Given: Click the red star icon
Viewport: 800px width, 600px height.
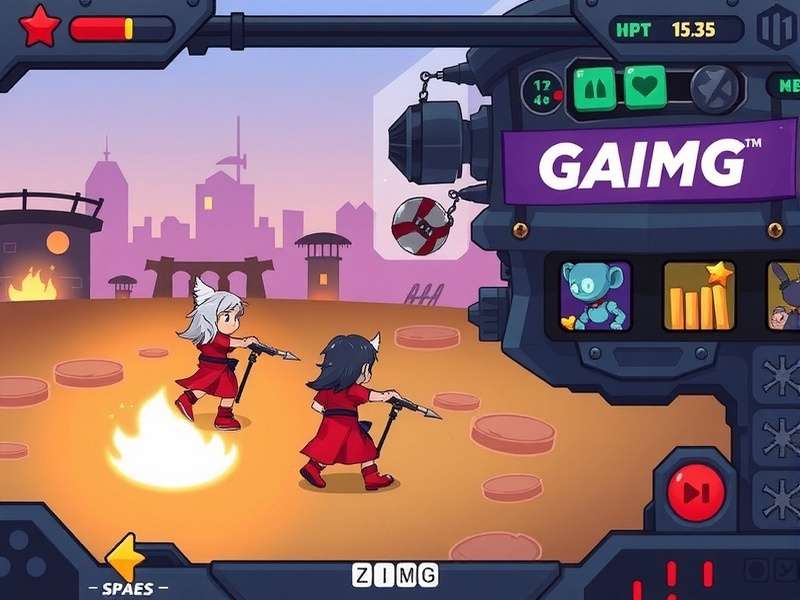Looking at the screenshot, I should (x=40, y=26).
